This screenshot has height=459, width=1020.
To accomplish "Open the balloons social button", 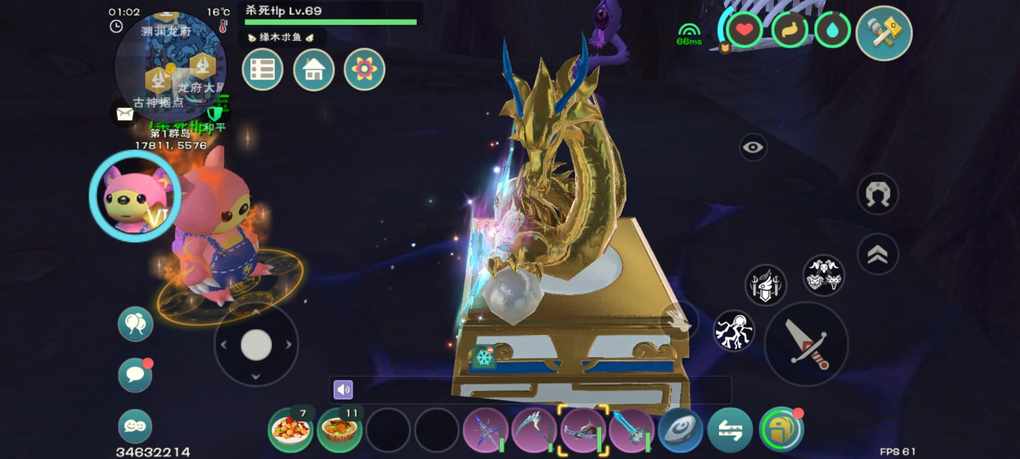I will click(135, 324).
